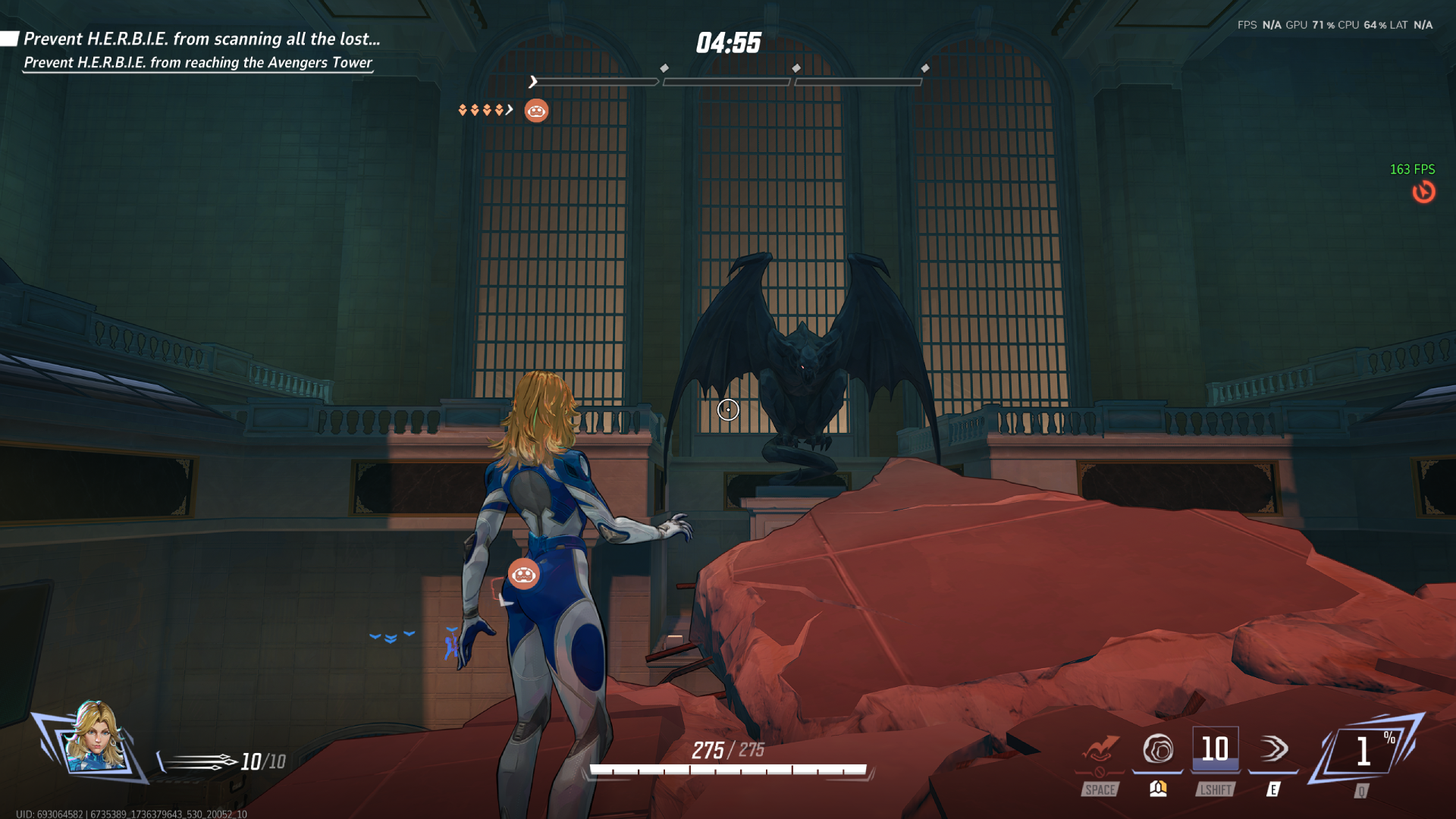1456x819 pixels.
Task: Click the H.E.R.B.I.E. icon on progress track
Action: click(x=536, y=111)
